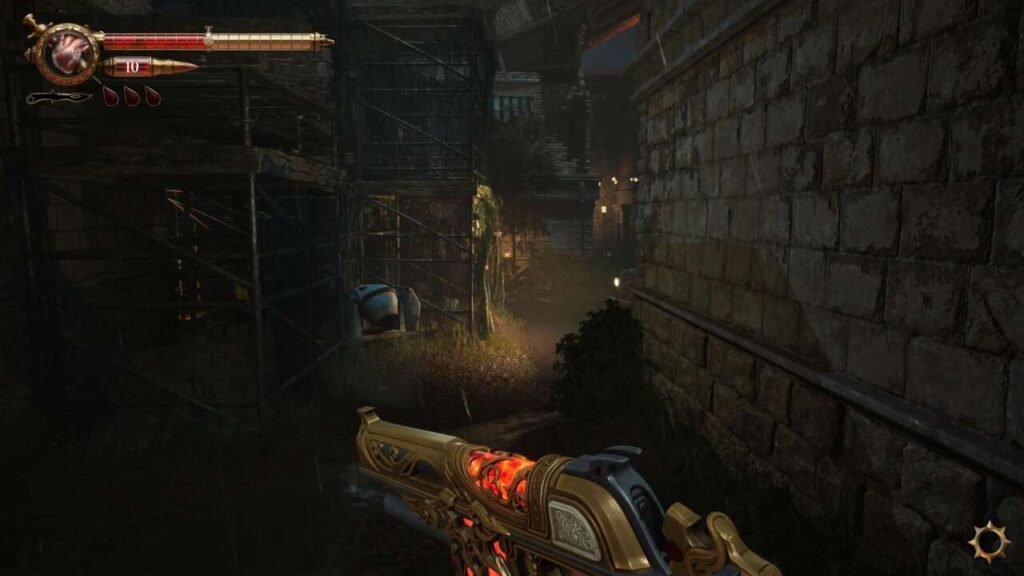1024x576 pixels.
Task: Select the throwing knife icon
Action: pos(58,97)
